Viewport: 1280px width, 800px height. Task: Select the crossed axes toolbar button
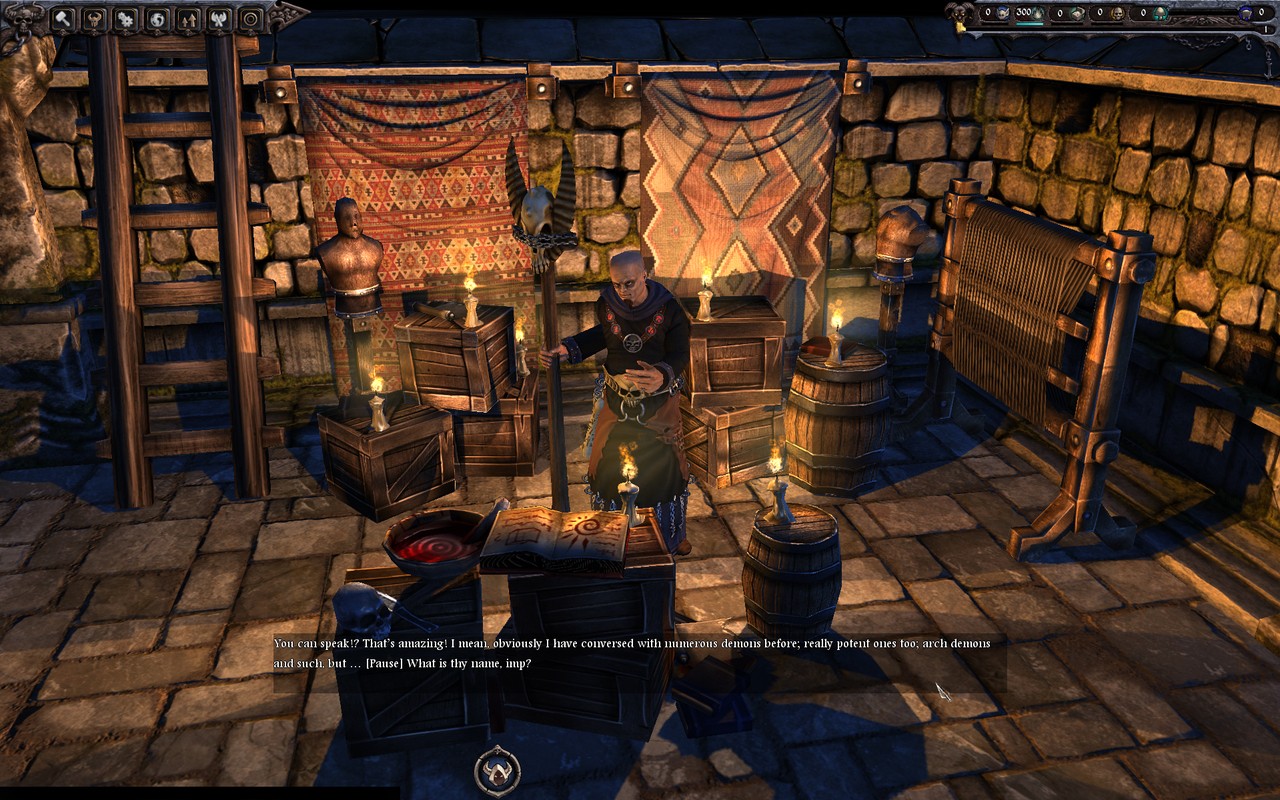pyautogui.click(x=220, y=18)
